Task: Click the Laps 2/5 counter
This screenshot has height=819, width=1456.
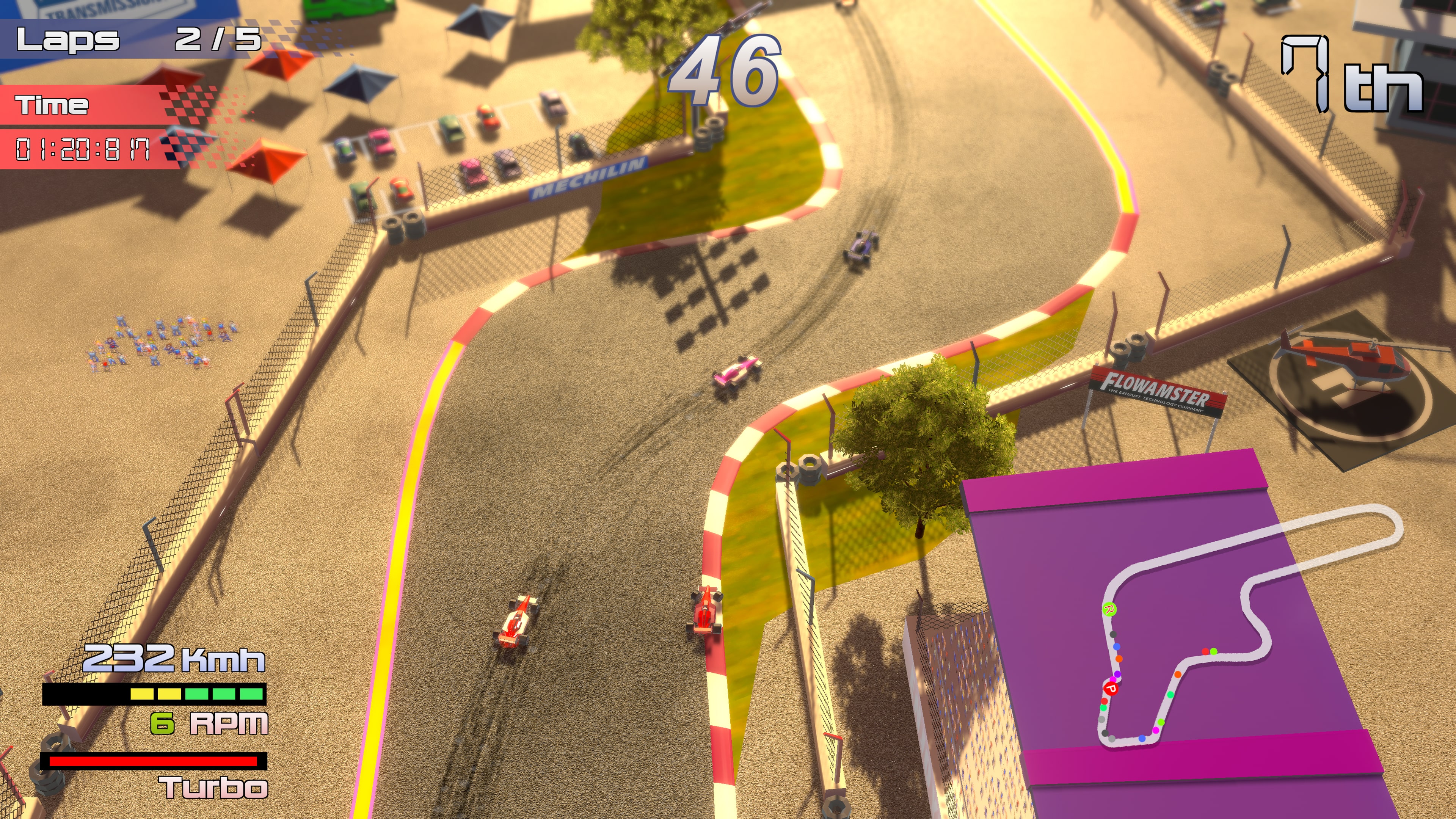Action: coord(136,39)
